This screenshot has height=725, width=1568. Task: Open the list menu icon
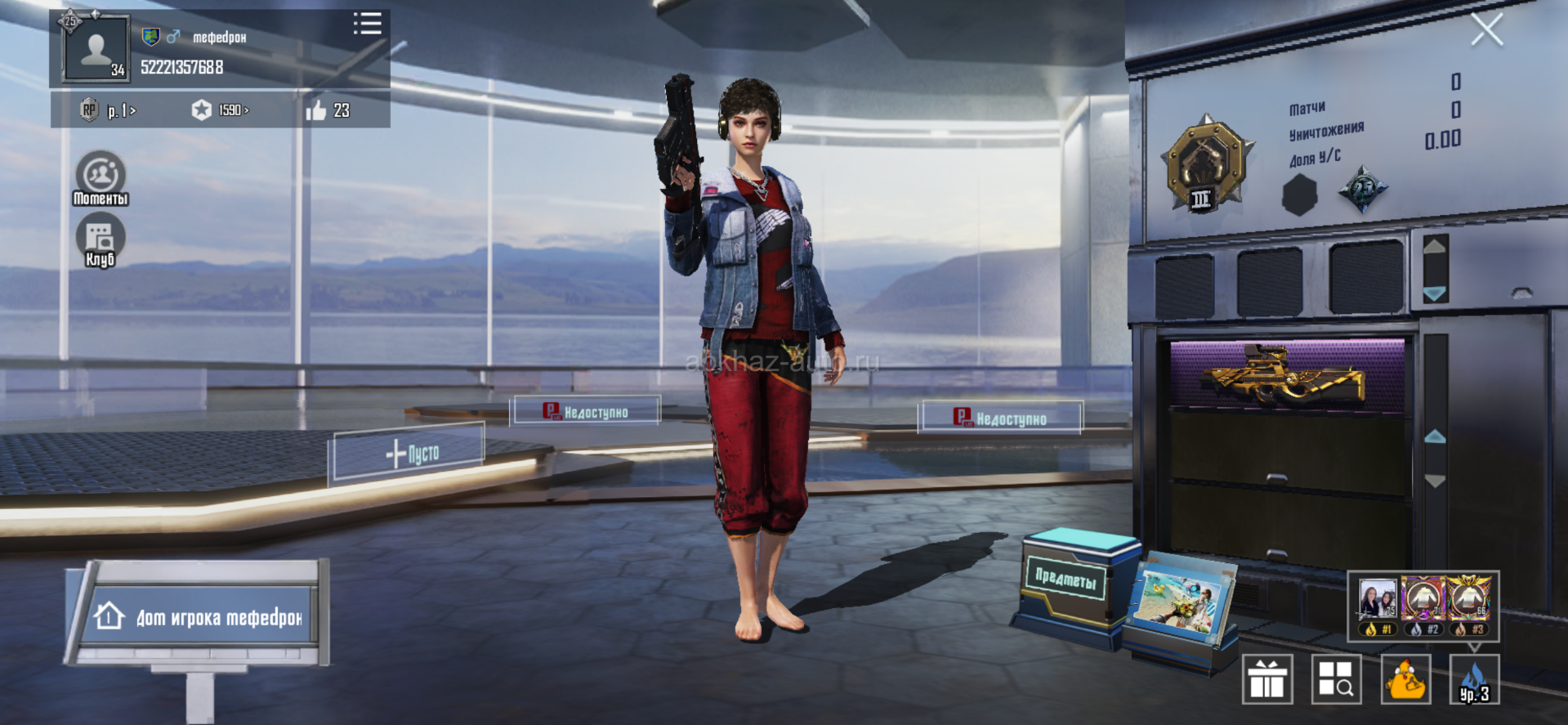pyautogui.click(x=367, y=23)
